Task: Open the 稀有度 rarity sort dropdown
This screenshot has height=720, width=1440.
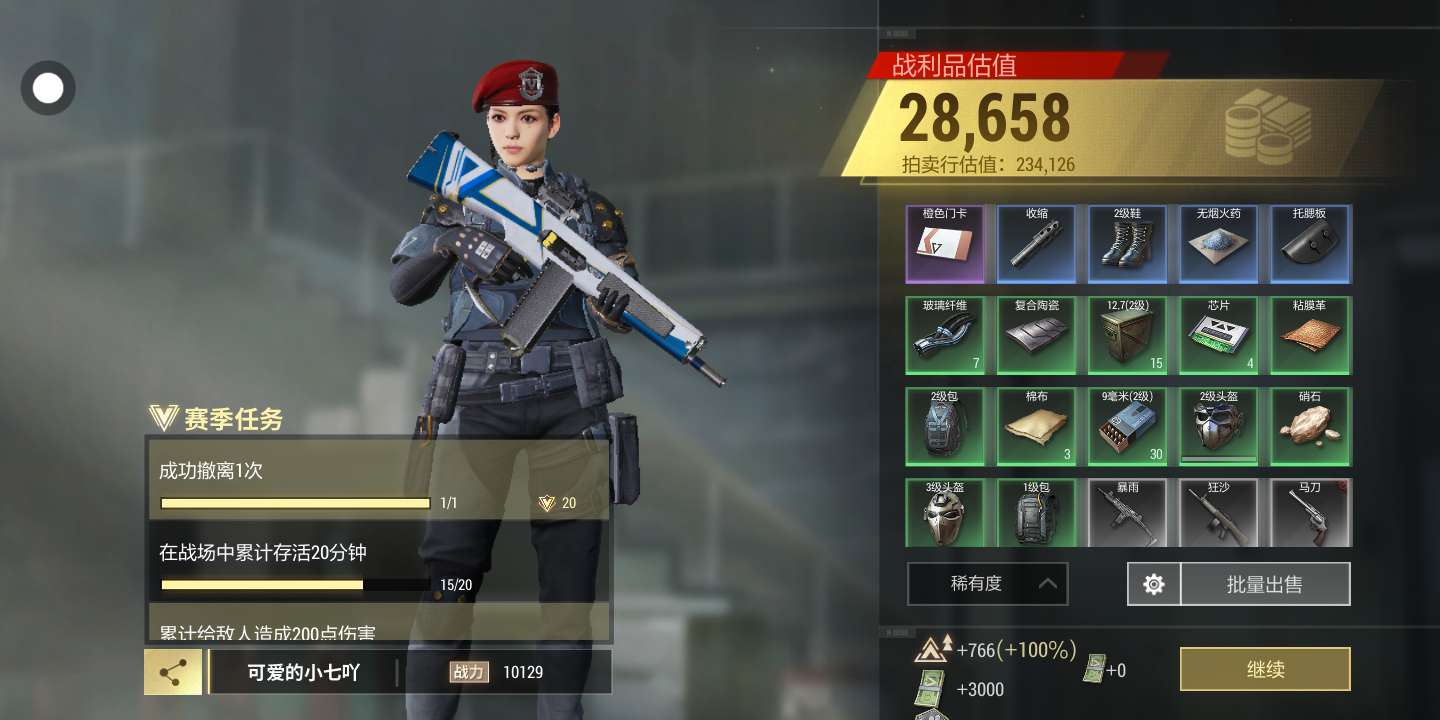Action: pyautogui.click(x=987, y=584)
